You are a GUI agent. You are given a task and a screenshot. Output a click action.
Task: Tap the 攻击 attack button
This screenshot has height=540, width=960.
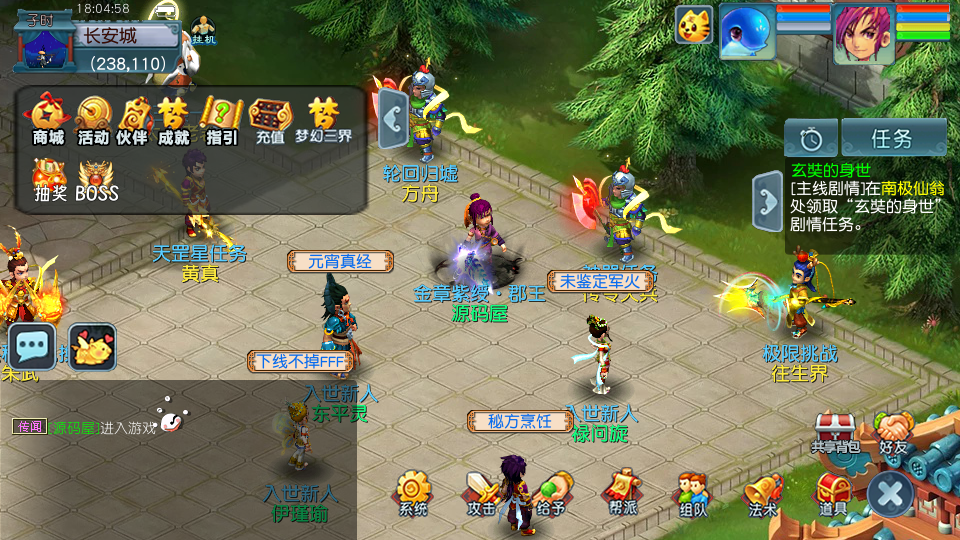coord(481,493)
